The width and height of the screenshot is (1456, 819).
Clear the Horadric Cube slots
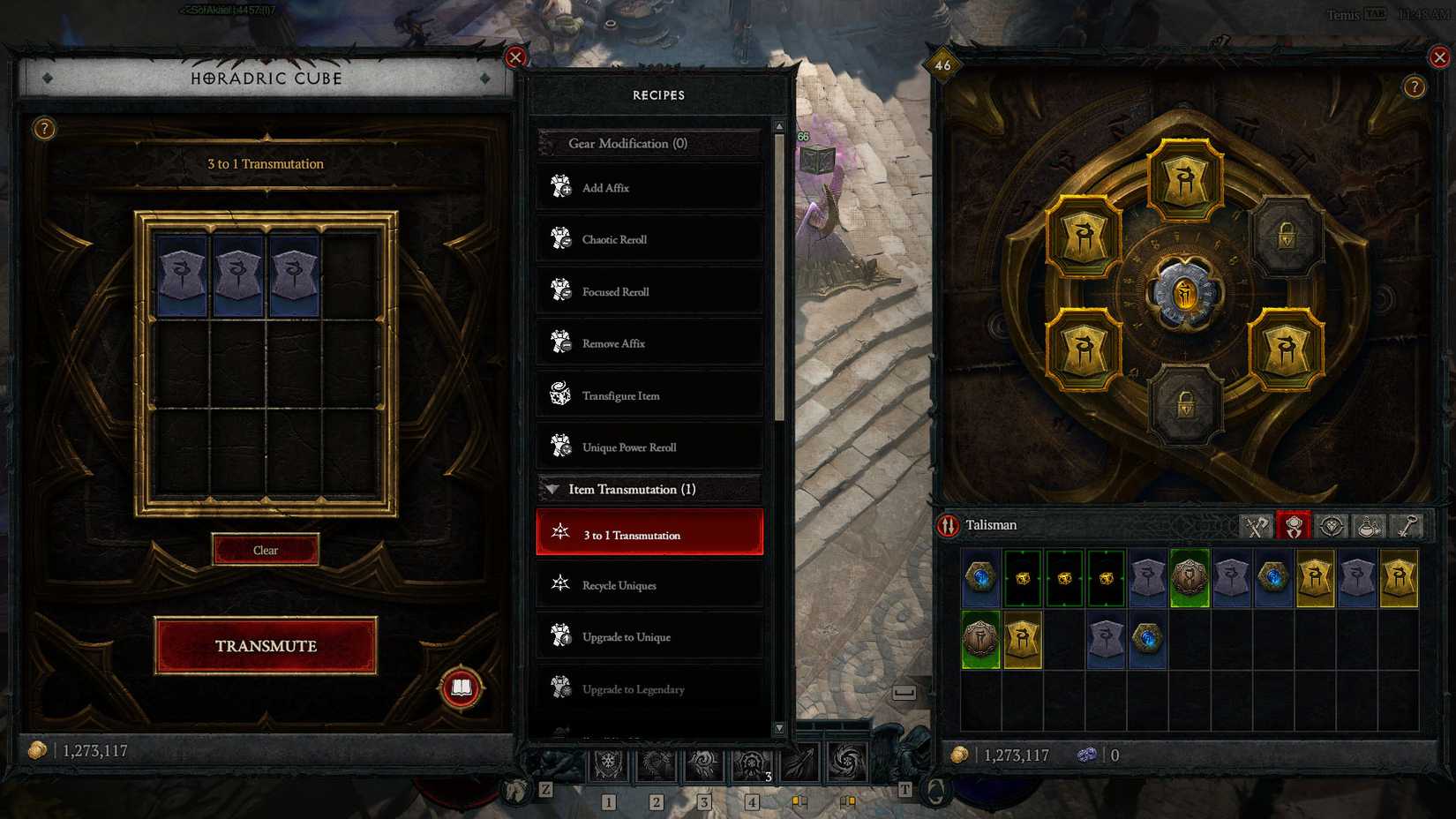point(266,549)
